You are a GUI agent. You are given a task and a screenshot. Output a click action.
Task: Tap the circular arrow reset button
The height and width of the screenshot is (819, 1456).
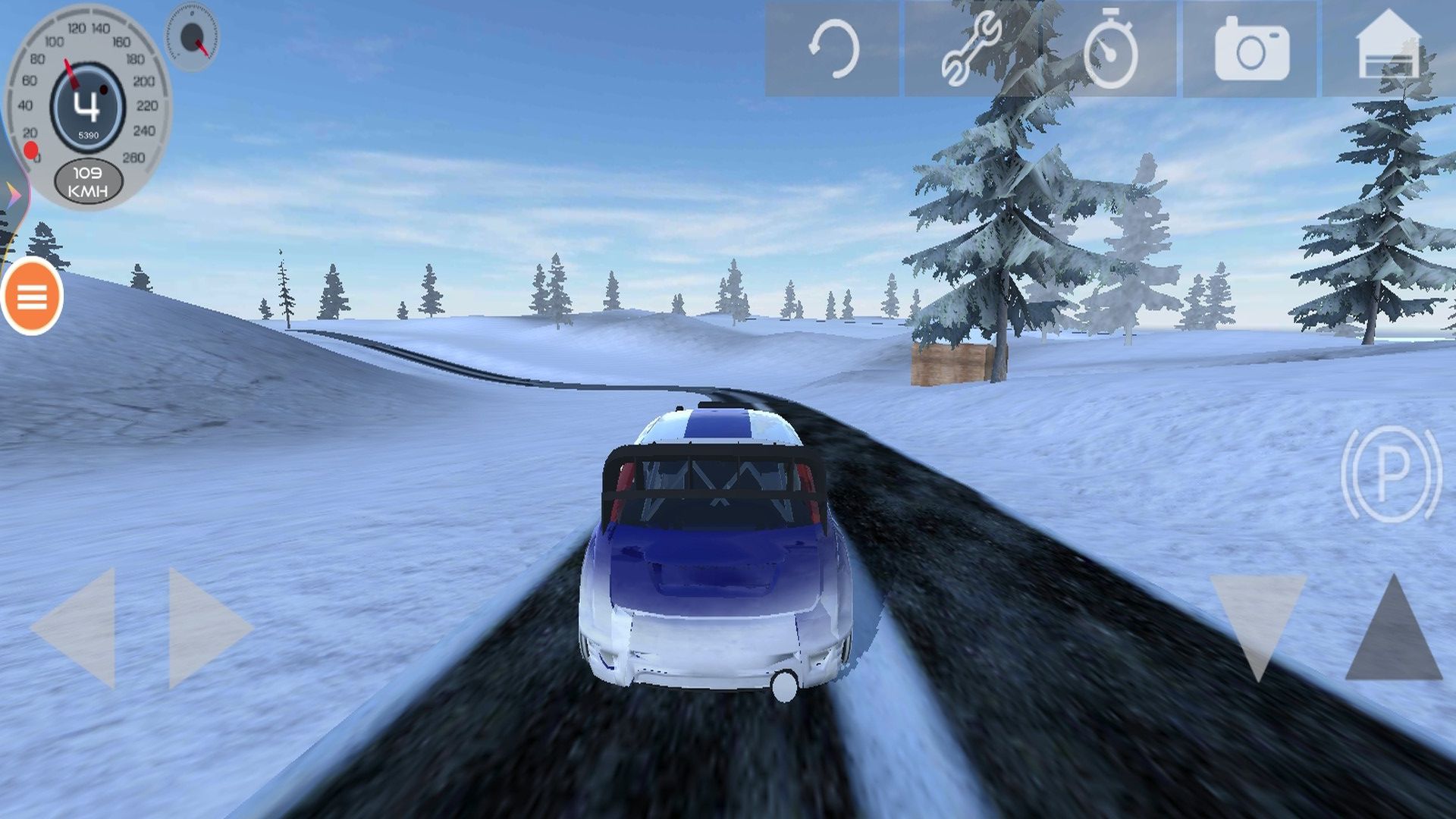click(x=833, y=49)
